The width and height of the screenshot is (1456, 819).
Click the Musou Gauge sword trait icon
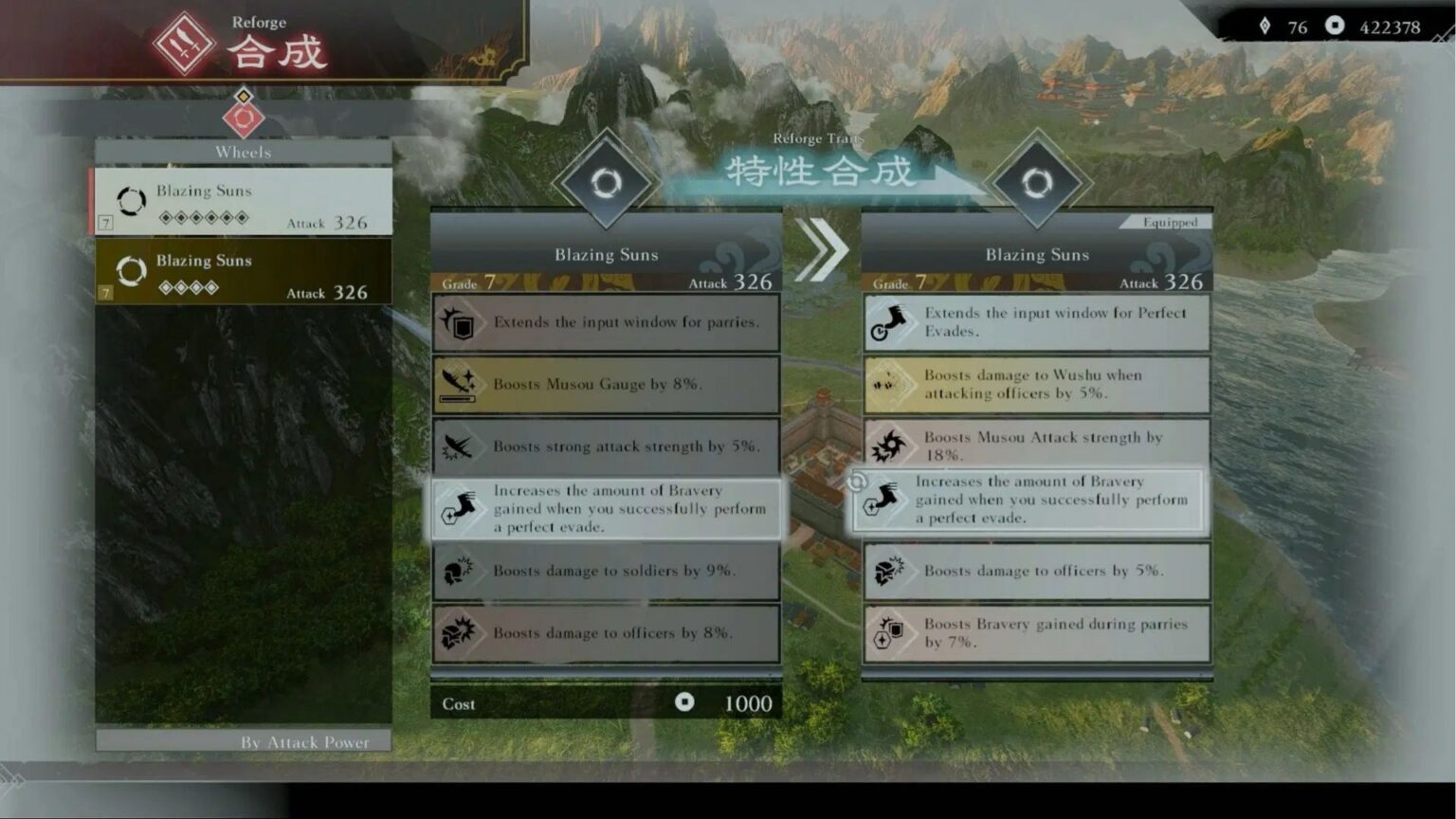tap(460, 384)
